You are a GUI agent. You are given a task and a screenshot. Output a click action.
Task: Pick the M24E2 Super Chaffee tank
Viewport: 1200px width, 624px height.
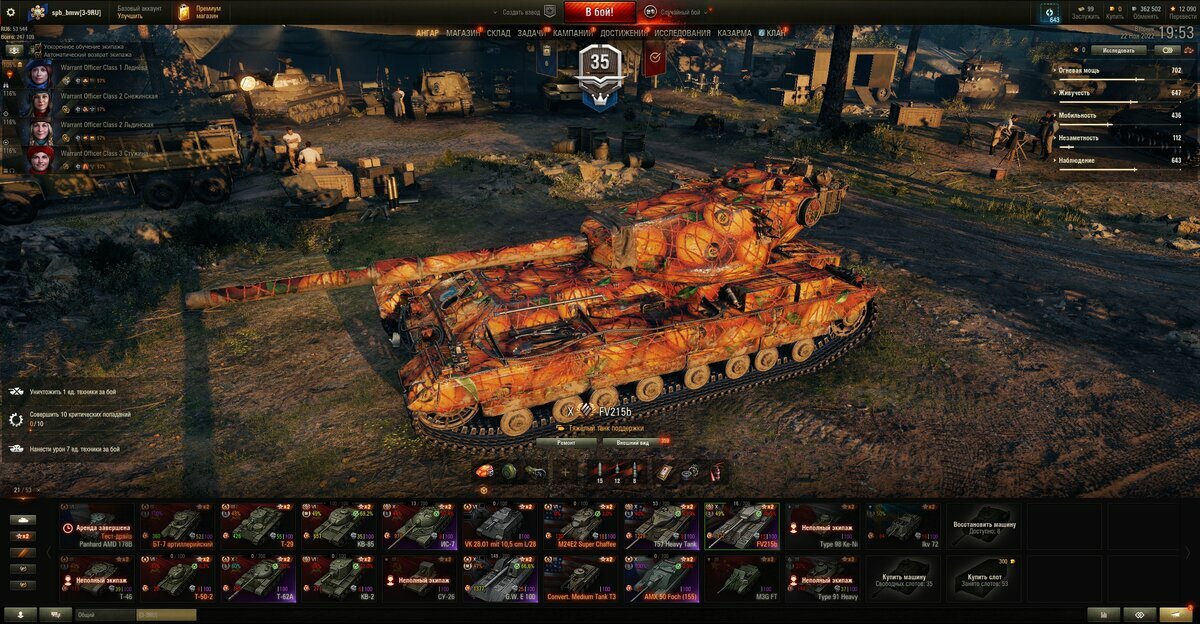[581, 525]
